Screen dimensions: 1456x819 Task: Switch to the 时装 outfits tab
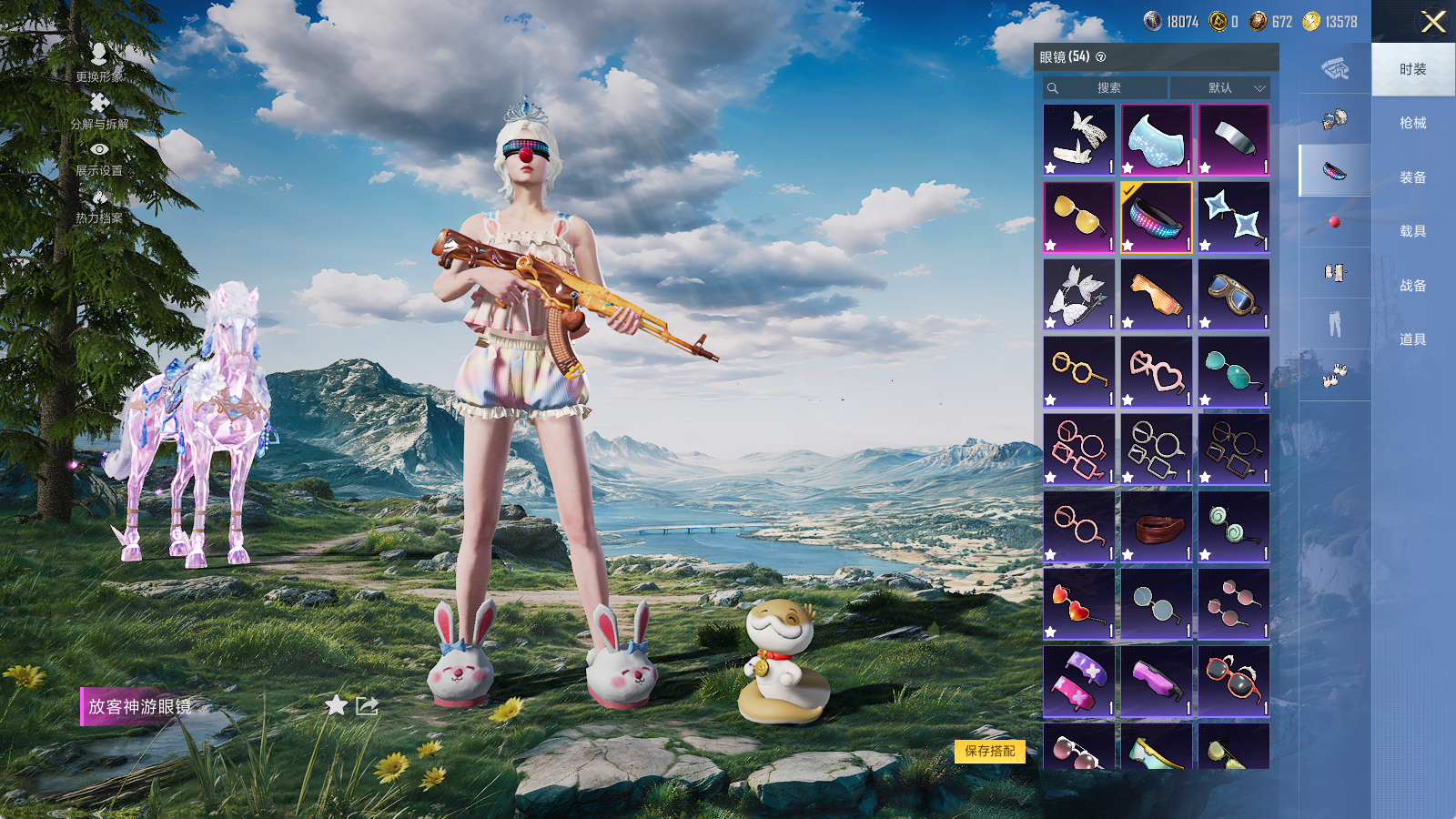pyautogui.click(x=1412, y=69)
